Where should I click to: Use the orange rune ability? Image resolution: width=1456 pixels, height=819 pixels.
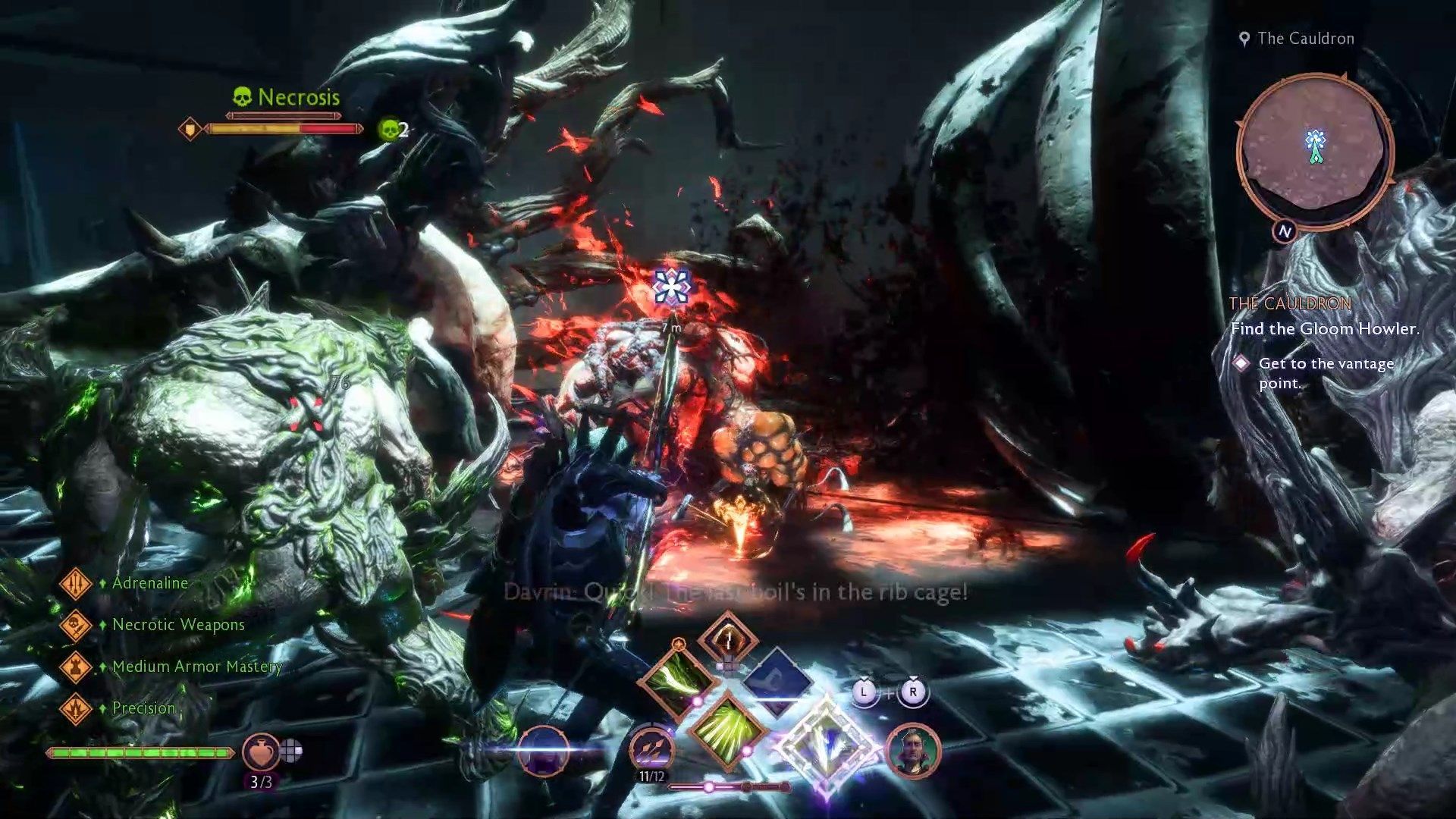pos(727,639)
